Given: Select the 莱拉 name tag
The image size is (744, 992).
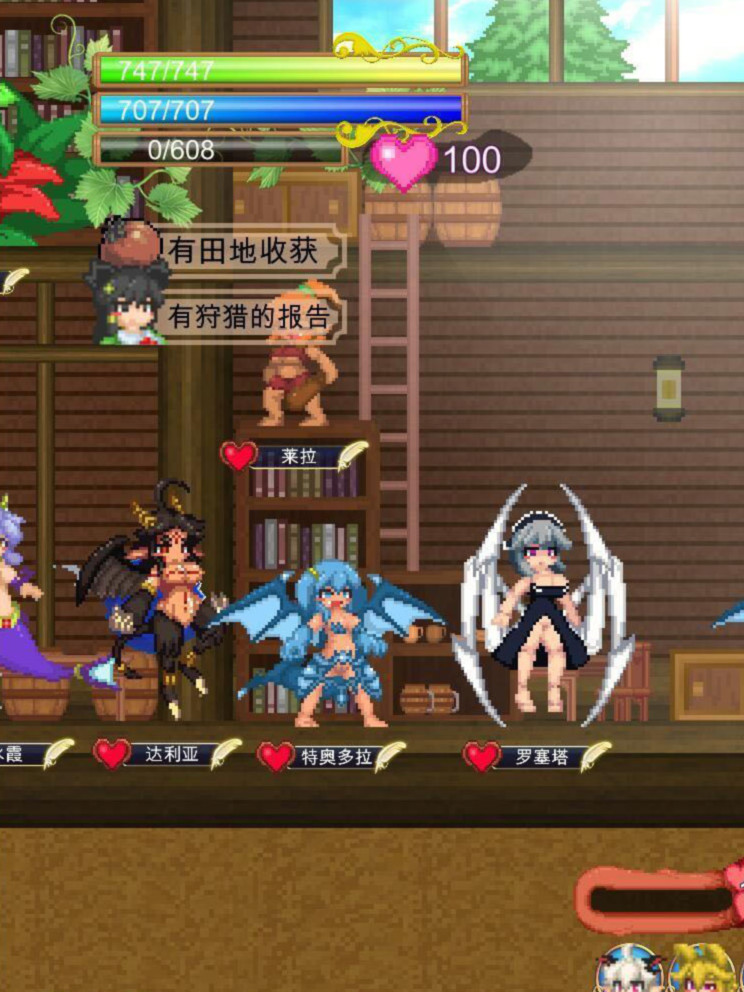Looking at the screenshot, I should click(x=298, y=456).
